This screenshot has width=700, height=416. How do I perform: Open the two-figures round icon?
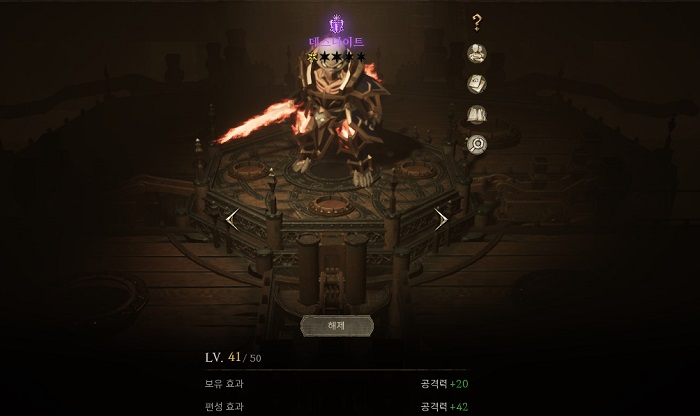(x=477, y=53)
